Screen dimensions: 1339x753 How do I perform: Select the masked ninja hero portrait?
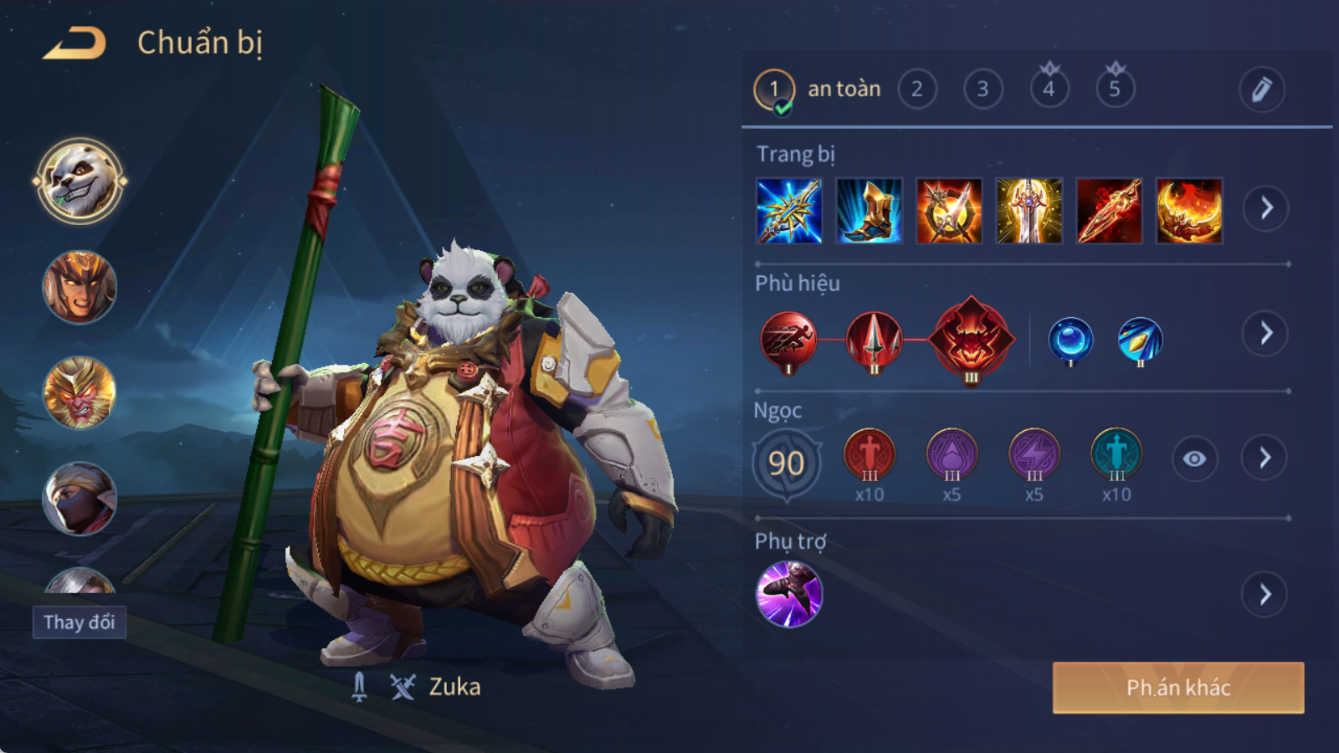pyautogui.click(x=80, y=498)
